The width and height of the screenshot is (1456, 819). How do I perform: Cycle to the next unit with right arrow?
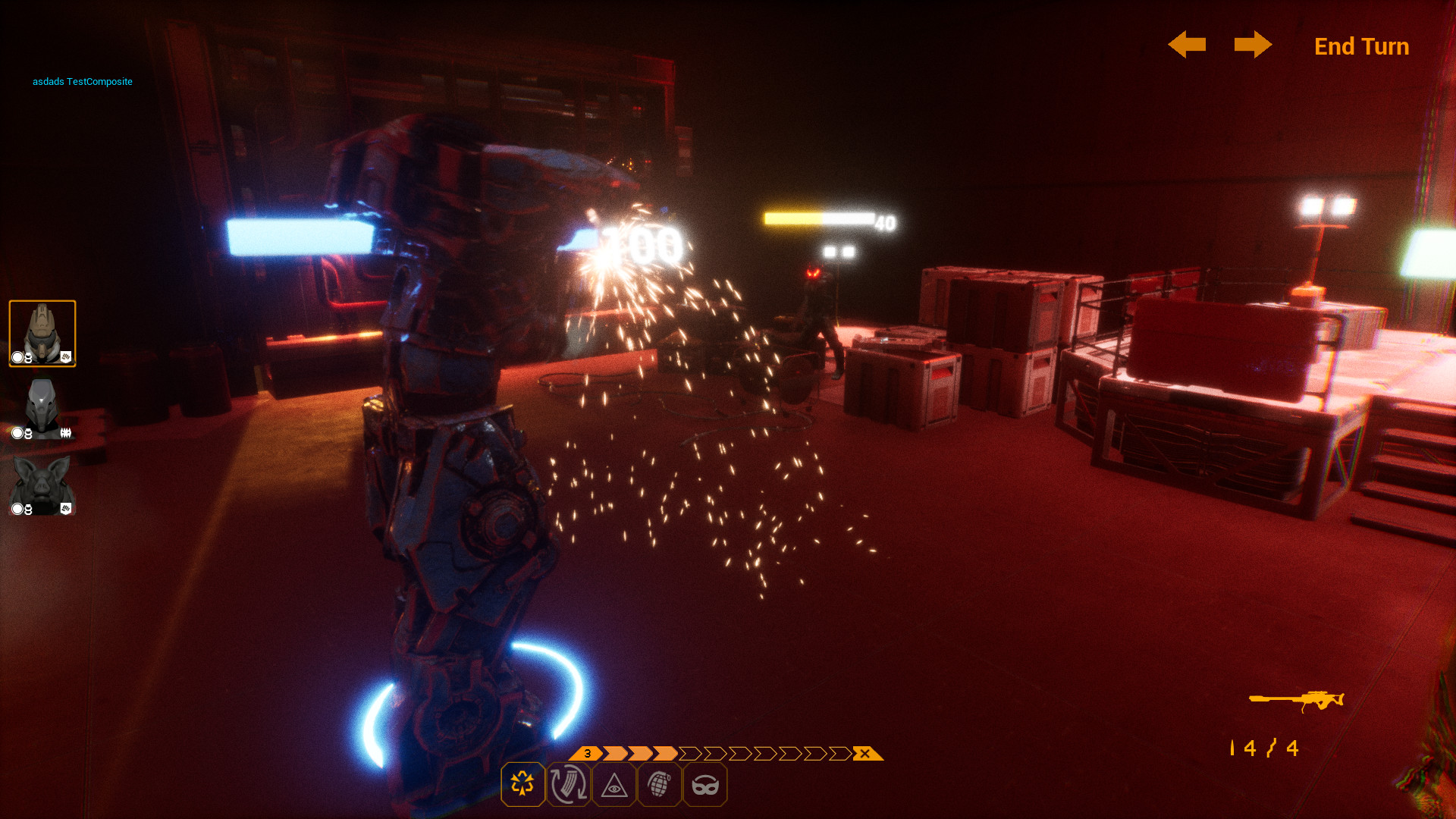pos(1253,45)
